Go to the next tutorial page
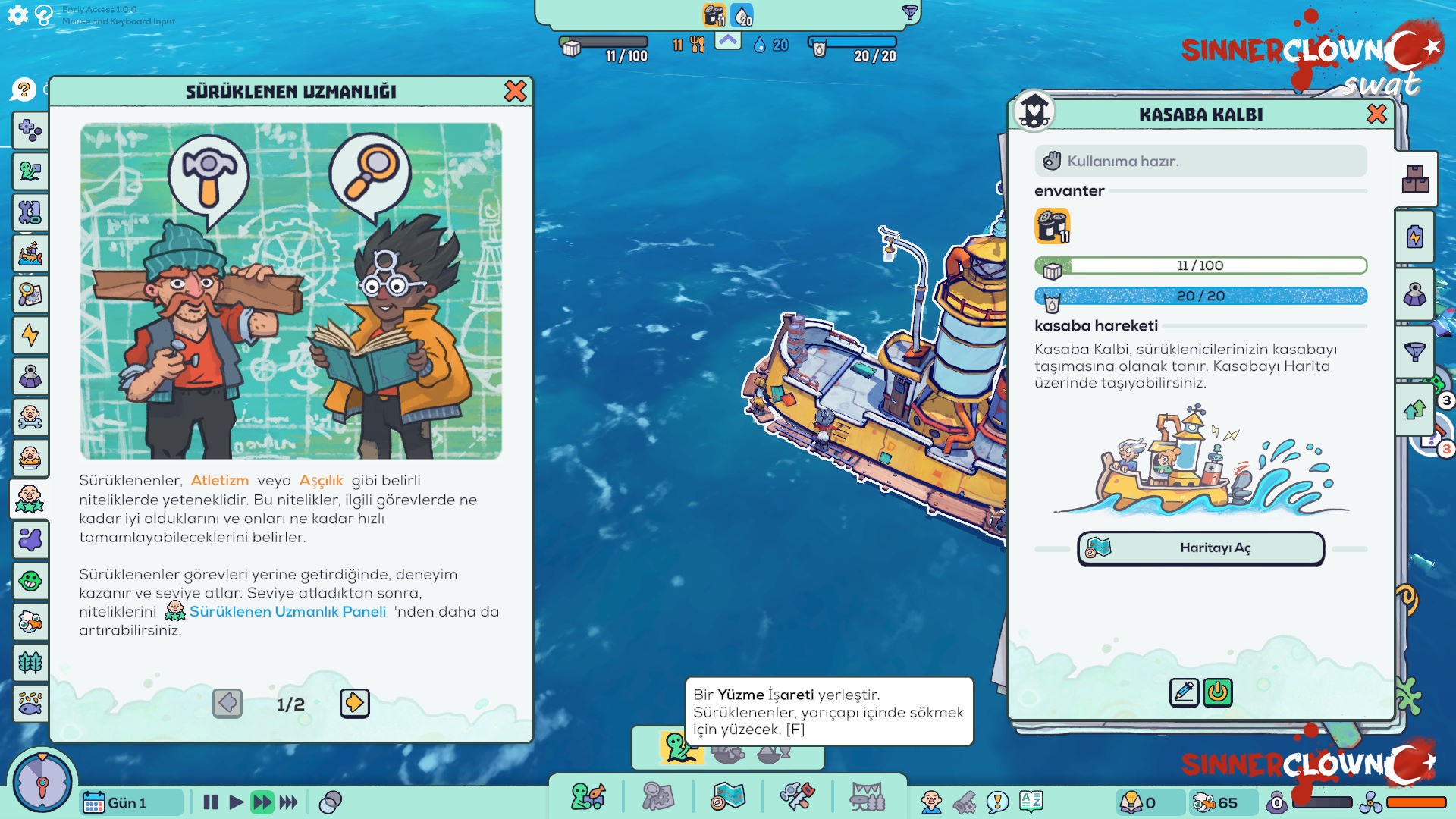 point(354,704)
